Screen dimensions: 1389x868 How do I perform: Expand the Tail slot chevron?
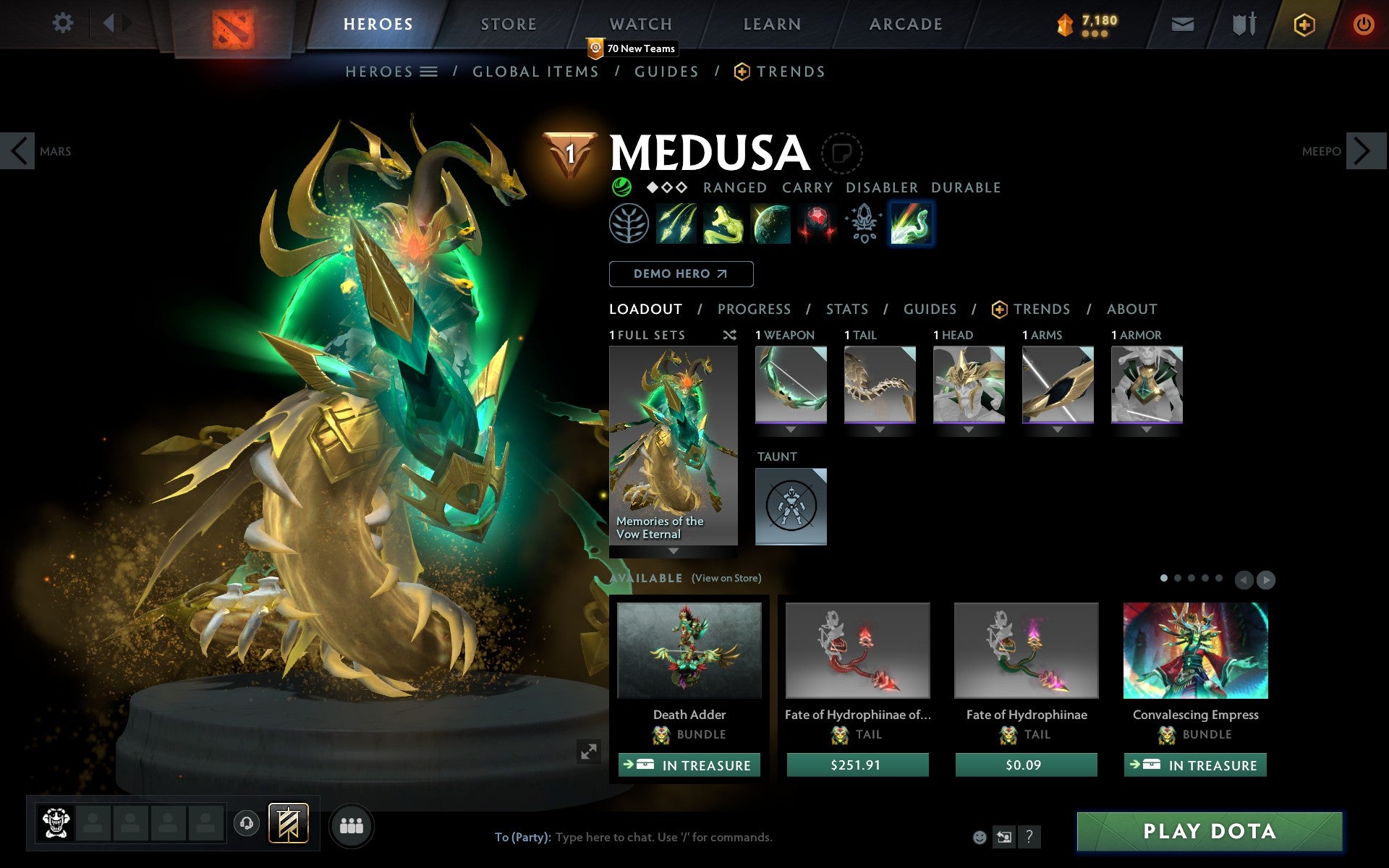[880, 427]
